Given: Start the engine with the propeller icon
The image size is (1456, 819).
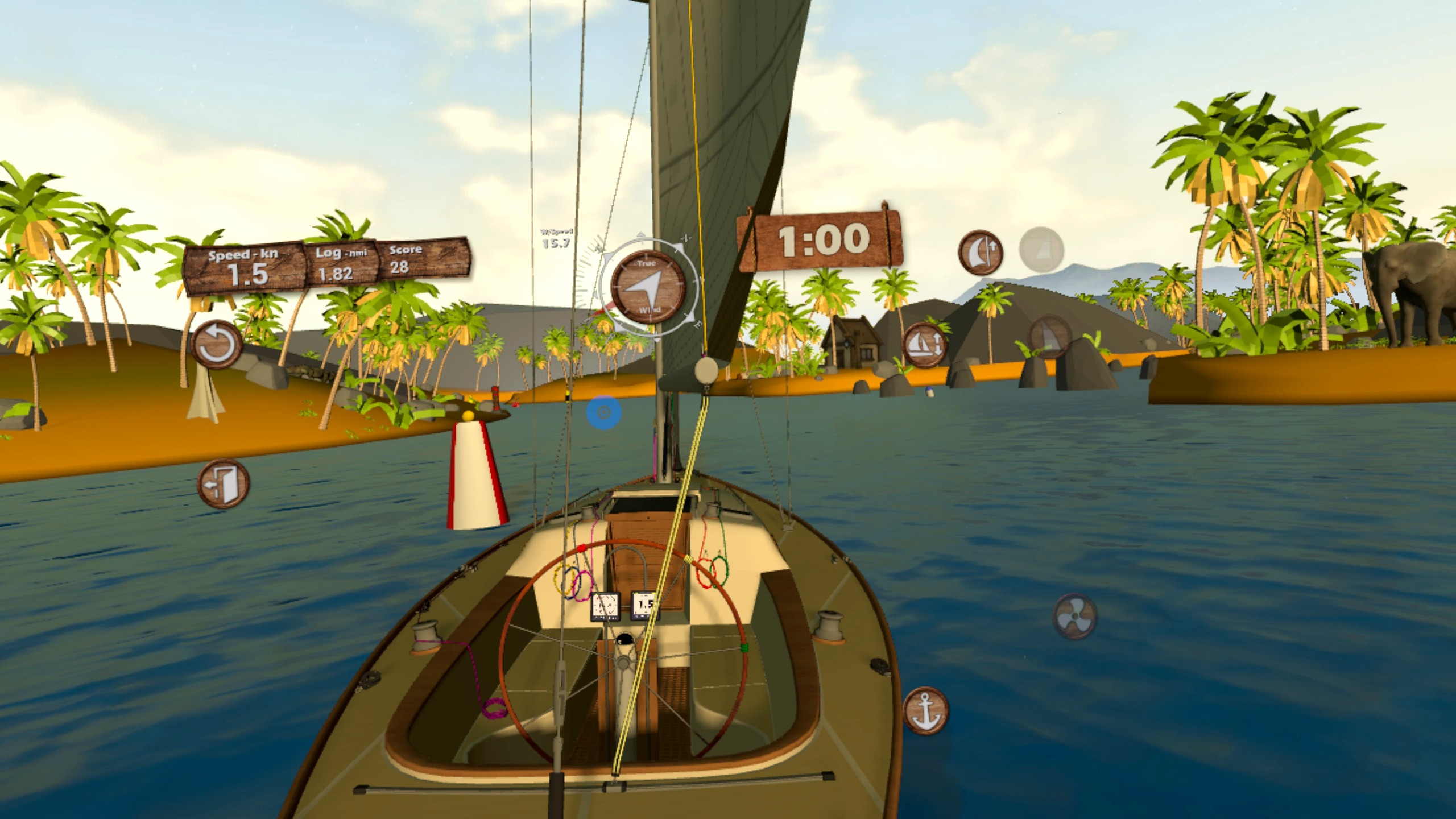Looking at the screenshot, I should point(1074,616).
